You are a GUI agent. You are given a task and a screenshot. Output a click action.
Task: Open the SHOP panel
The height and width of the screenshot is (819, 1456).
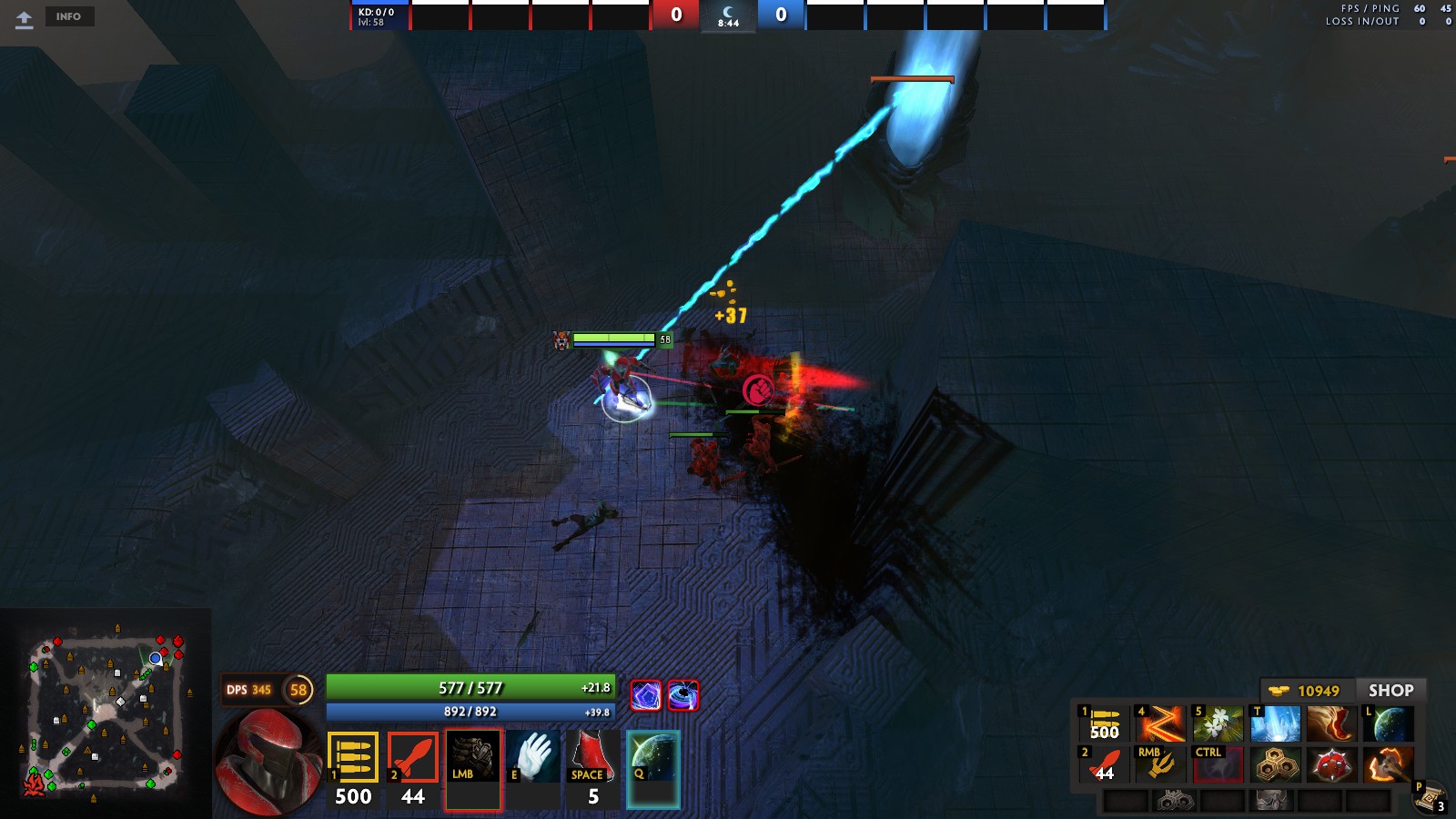point(1390,691)
